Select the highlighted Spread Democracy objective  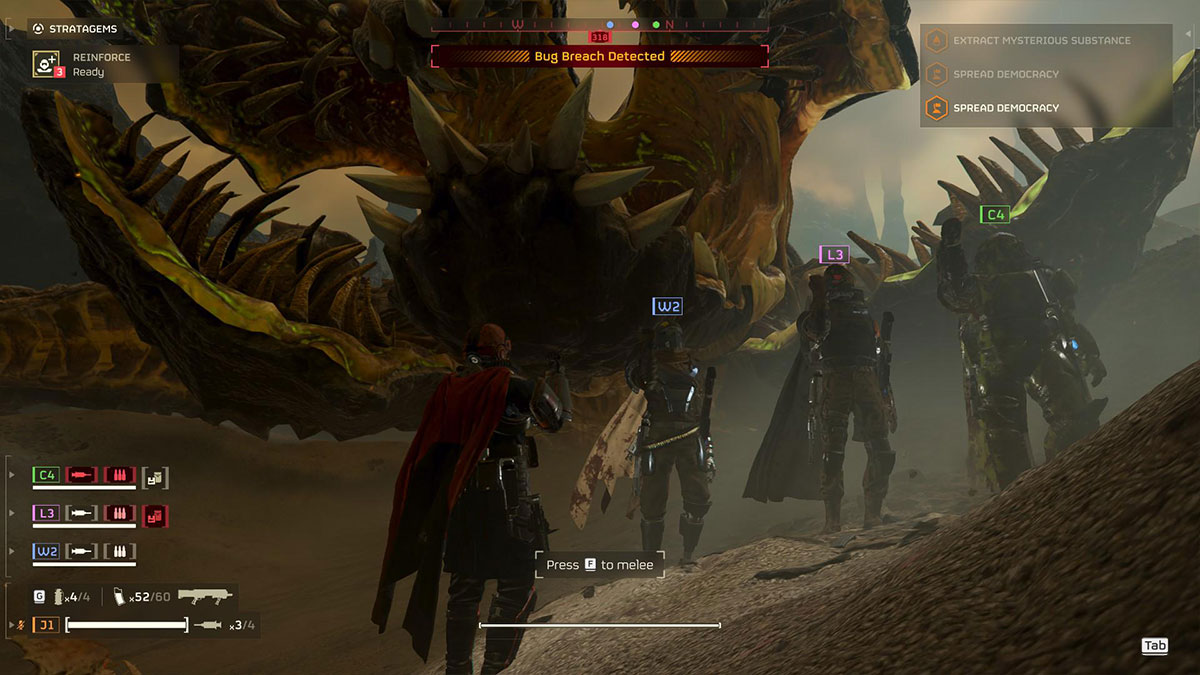[x=1006, y=108]
